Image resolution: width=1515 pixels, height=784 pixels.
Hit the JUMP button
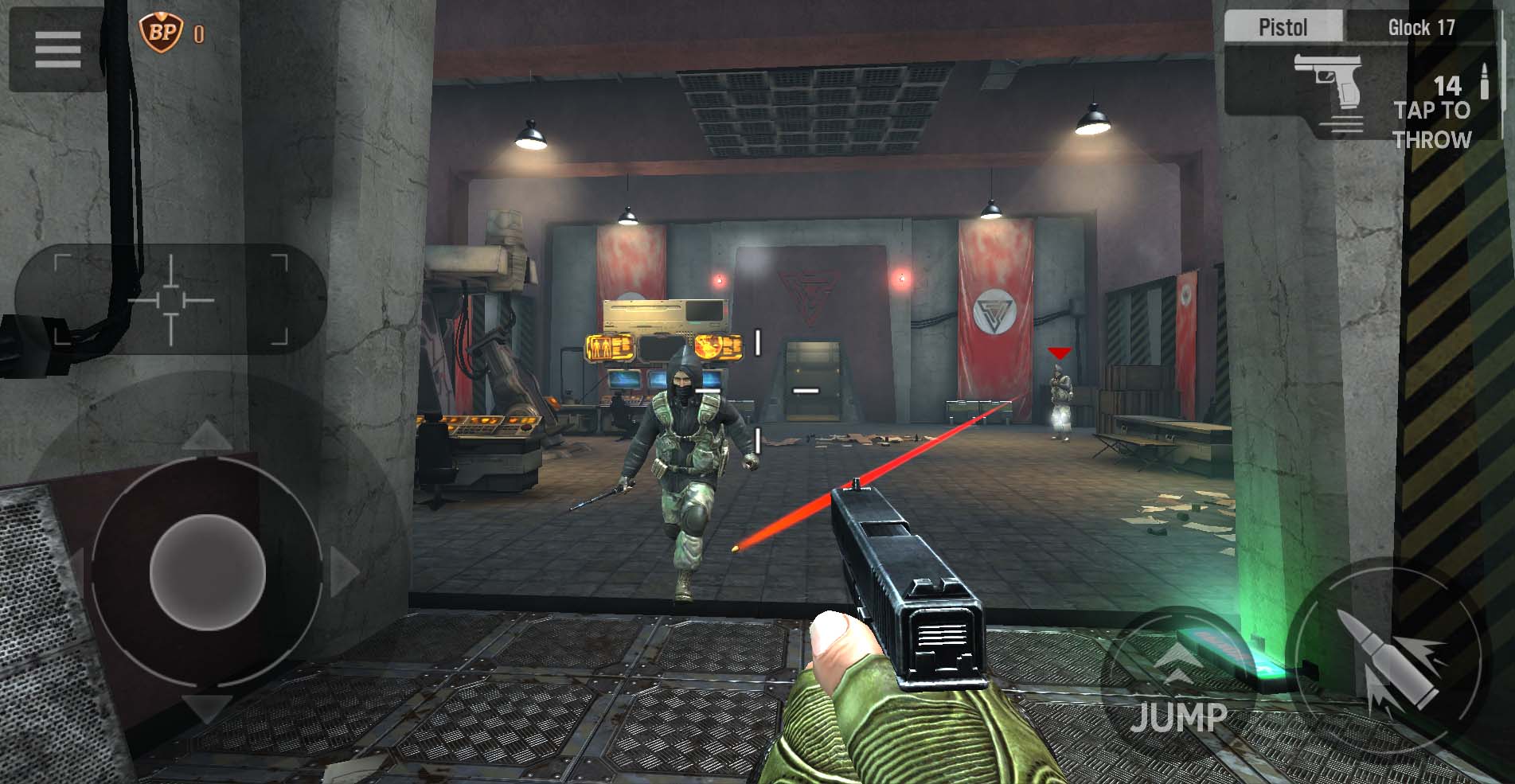click(1178, 685)
